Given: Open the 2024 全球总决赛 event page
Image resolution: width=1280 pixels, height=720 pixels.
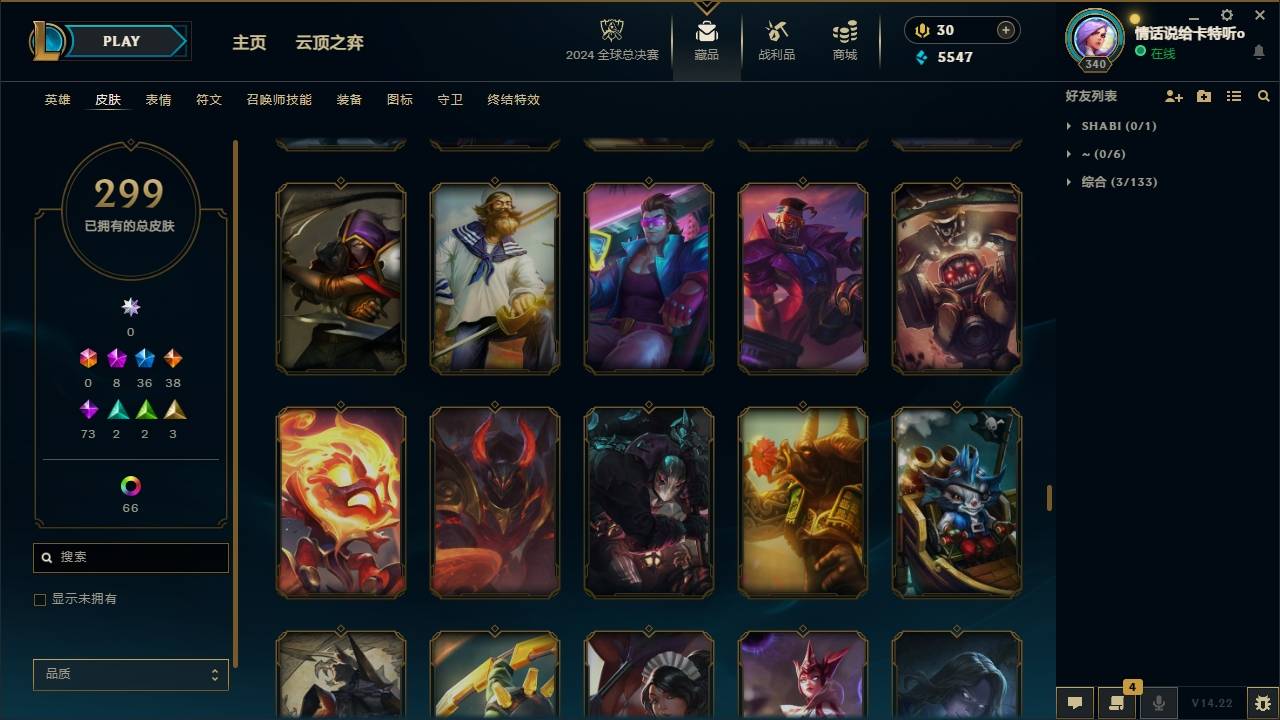Looking at the screenshot, I should point(614,40).
